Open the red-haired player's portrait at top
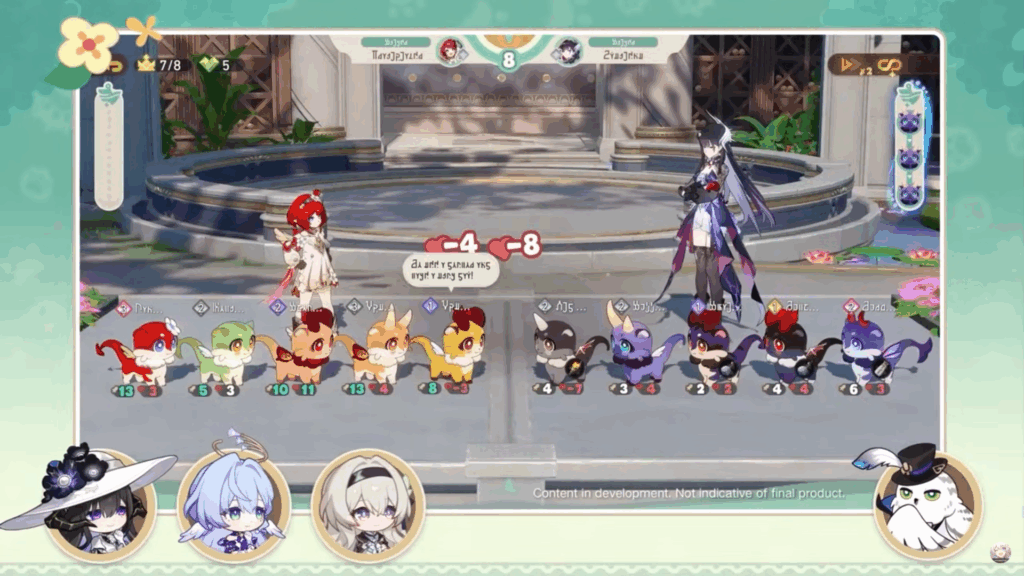The height and width of the screenshot is (576, 1024). point(450,50)
